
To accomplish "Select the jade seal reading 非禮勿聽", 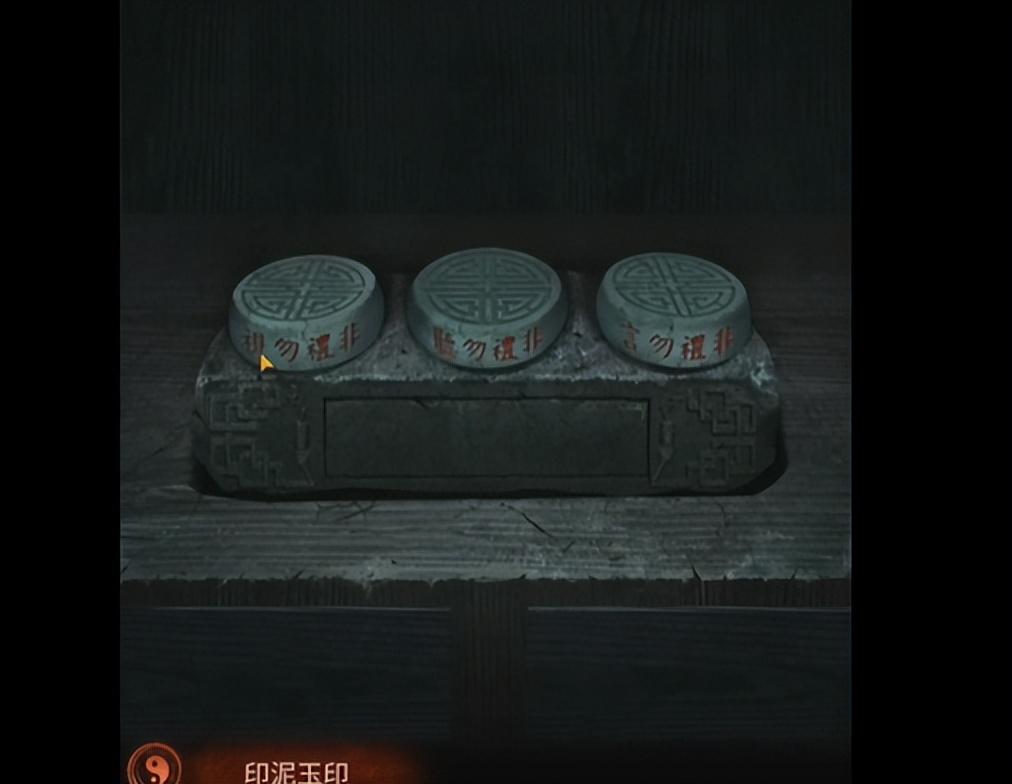I will click(x=487, y=305).
